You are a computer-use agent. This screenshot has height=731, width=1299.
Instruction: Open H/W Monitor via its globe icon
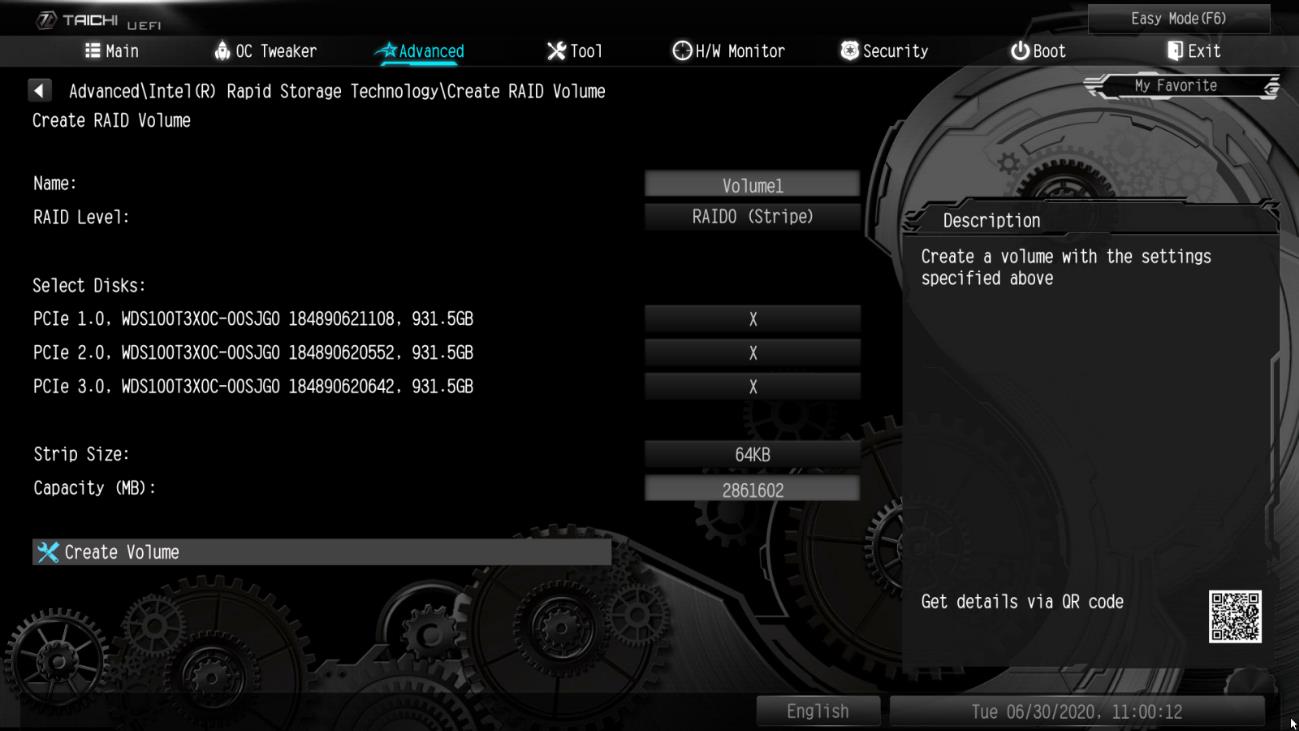point(682,51)
